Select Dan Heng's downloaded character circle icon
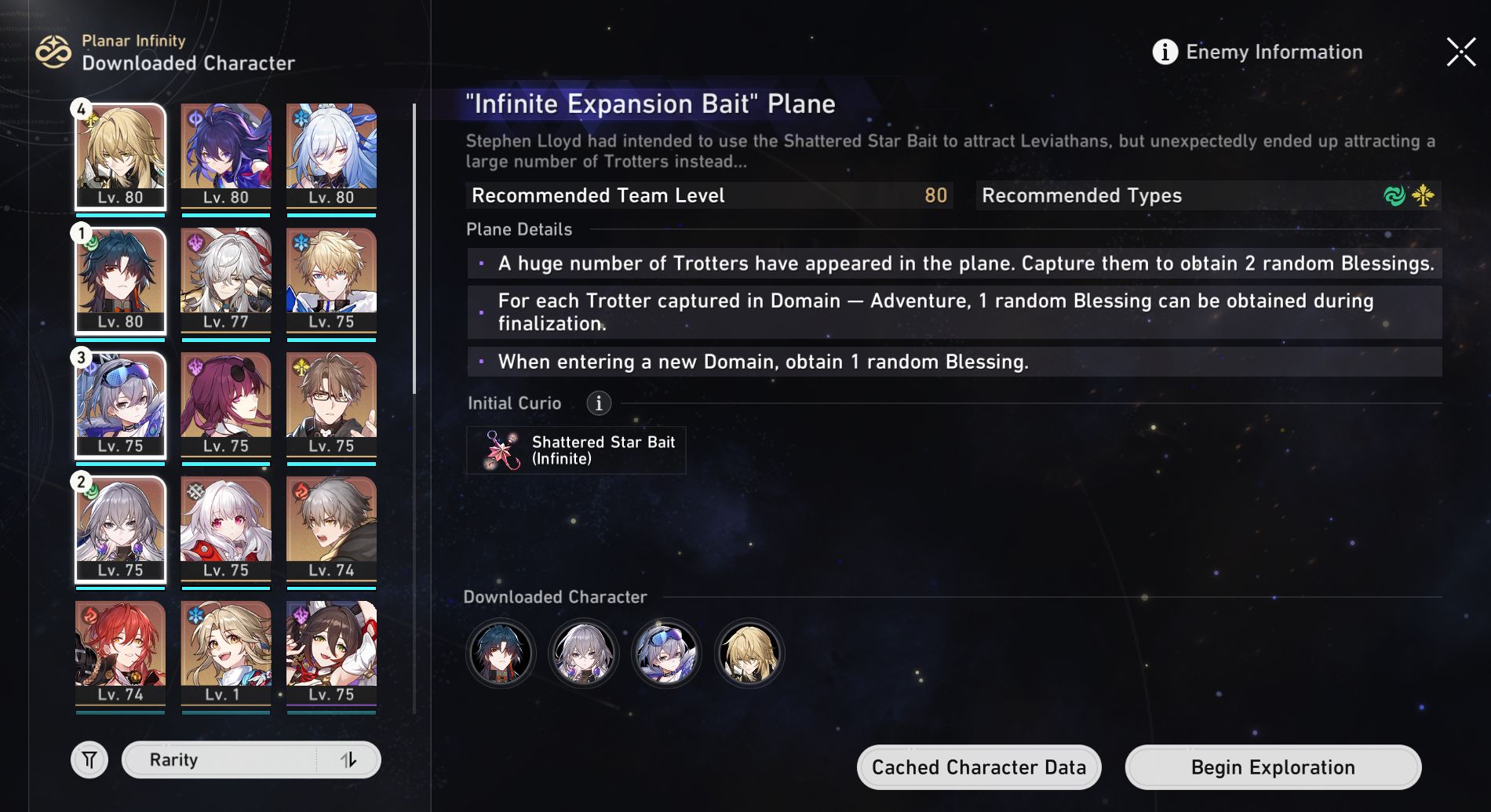The height and width of the screenshot is (812, 1491). point(501,653)
